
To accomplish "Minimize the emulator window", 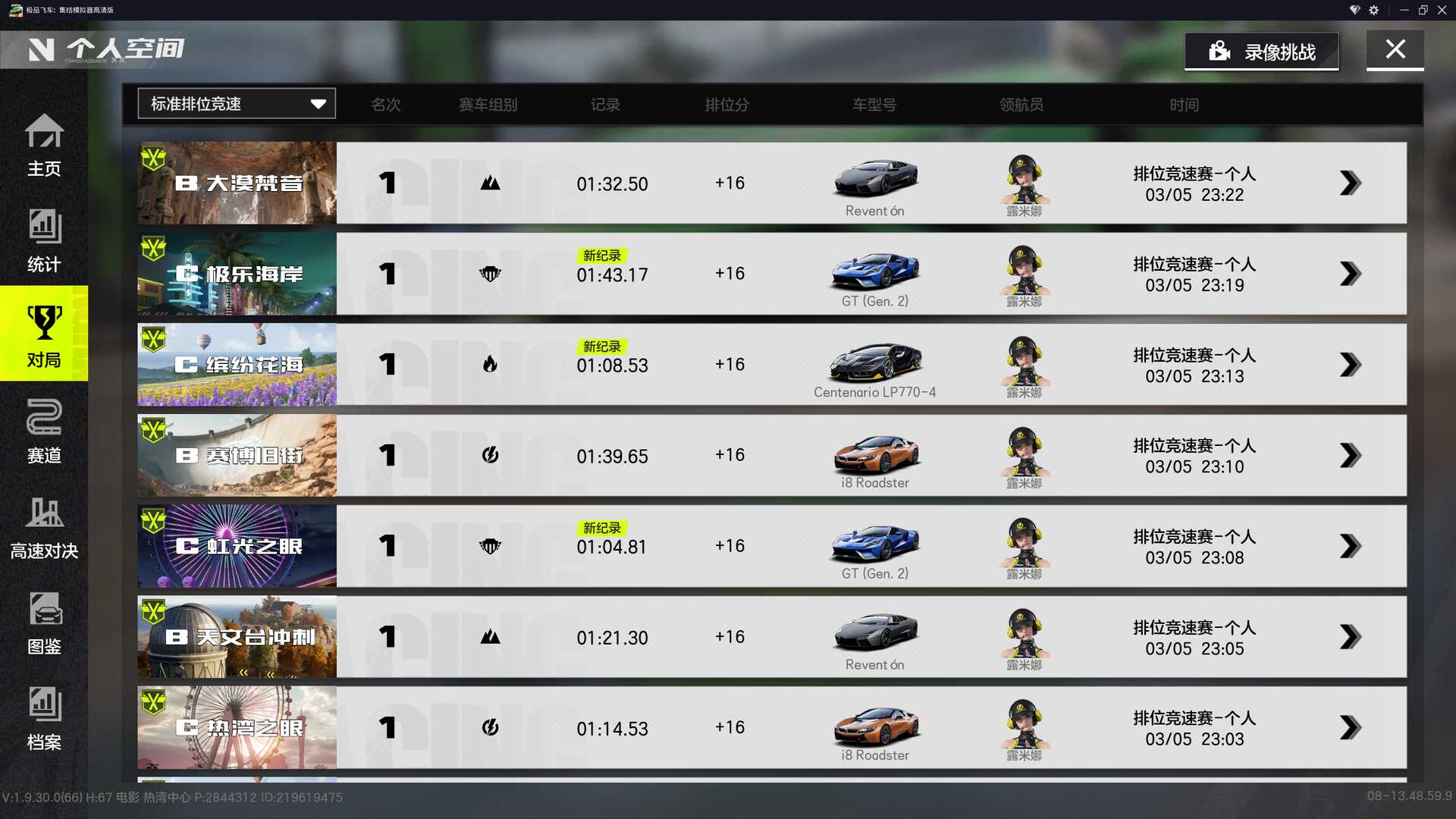I will tap(1404, 10).
